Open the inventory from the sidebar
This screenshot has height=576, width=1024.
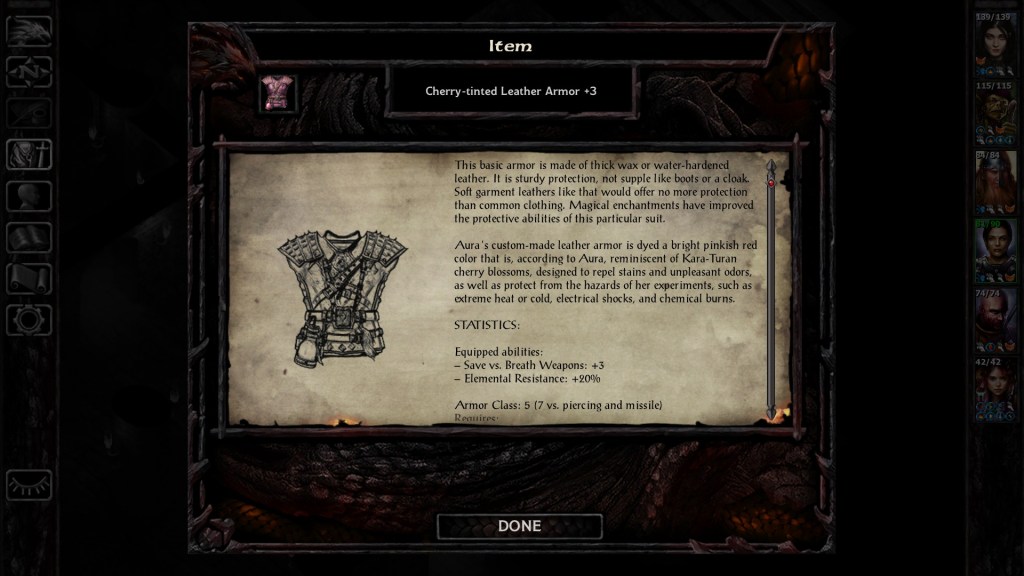coord(29,154)
